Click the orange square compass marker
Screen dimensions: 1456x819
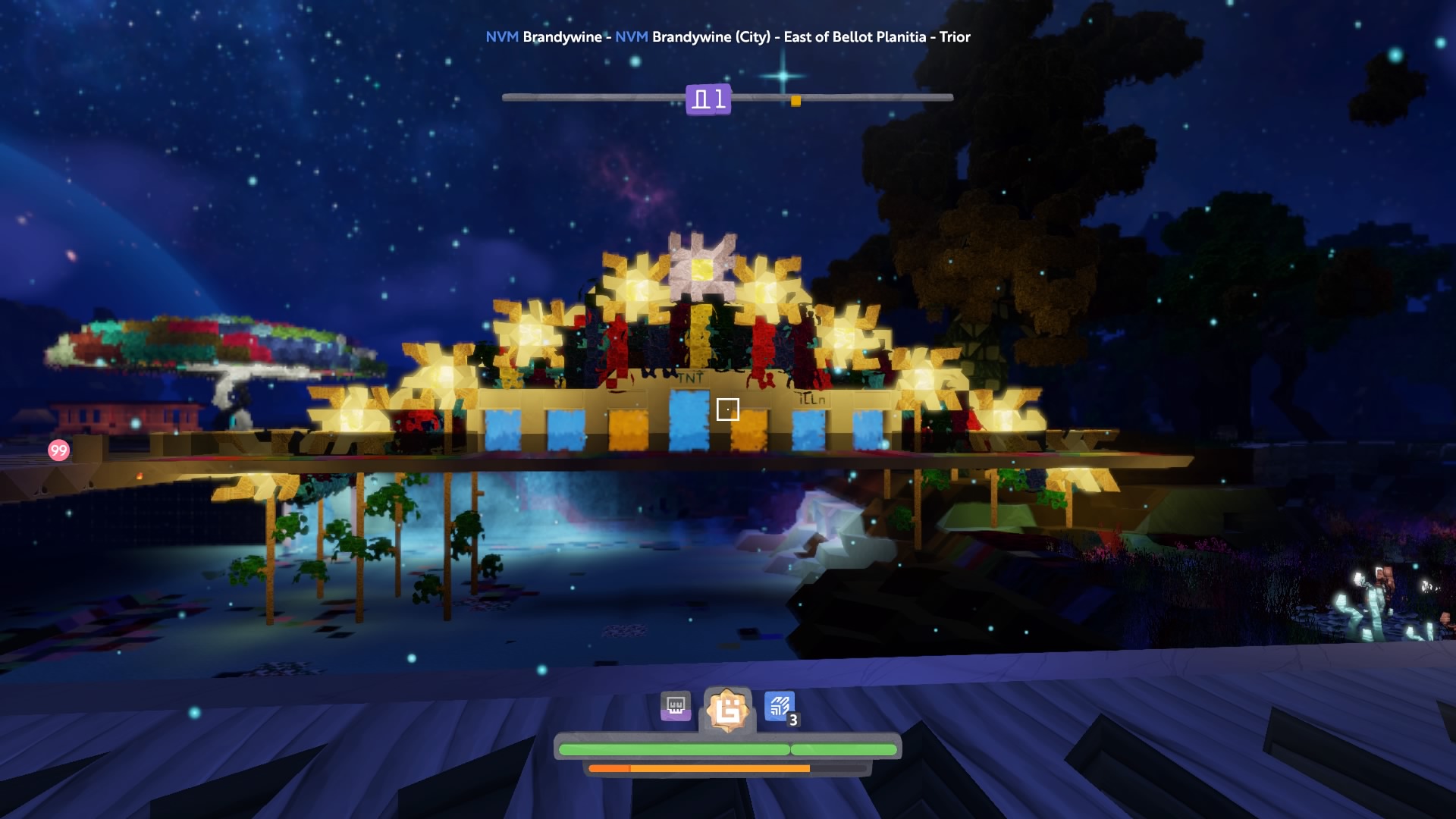point(795,101)
